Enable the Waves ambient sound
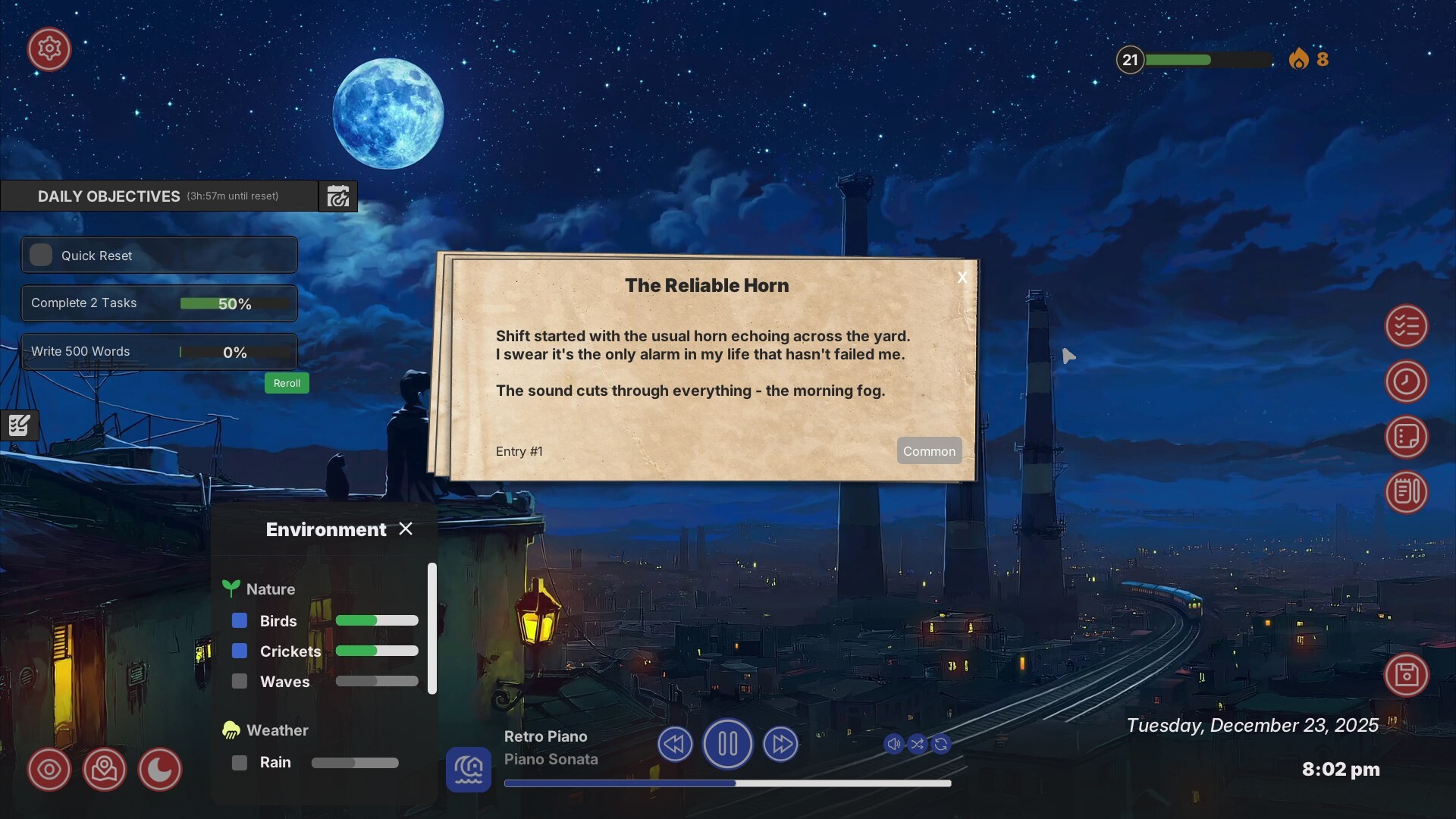This screenshot has width=1456, height=819. [240, 681]
